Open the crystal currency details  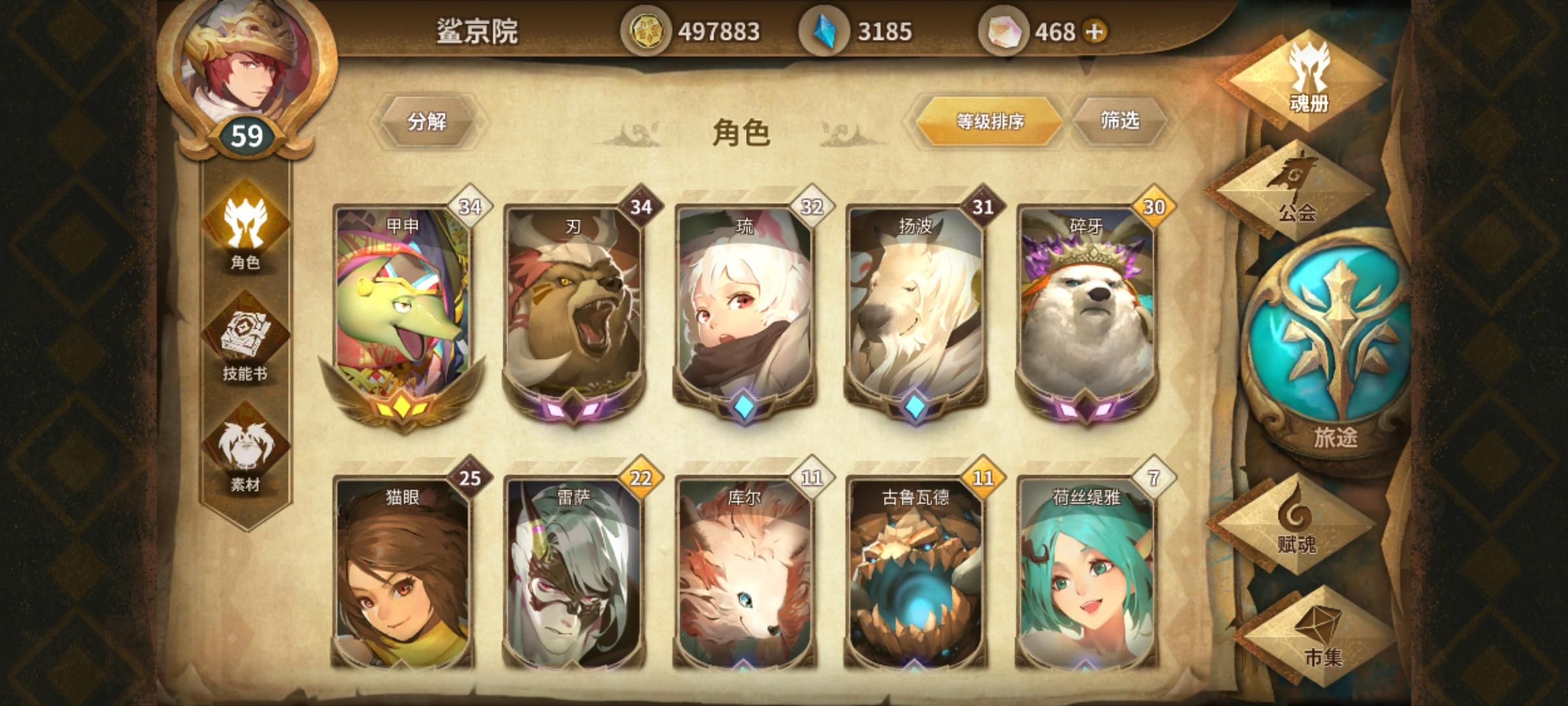coord(825,29)
